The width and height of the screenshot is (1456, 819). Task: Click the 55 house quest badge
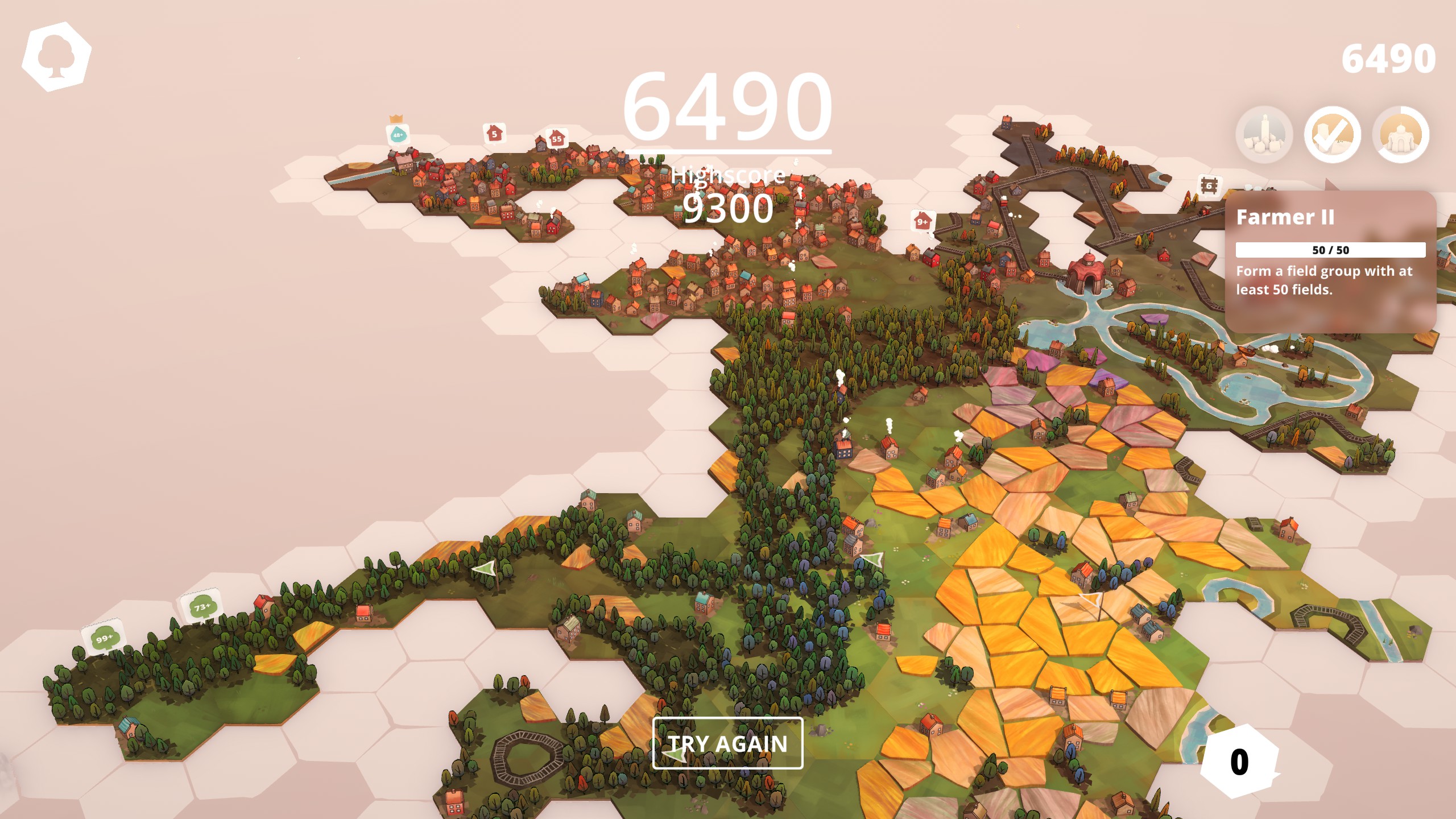pyautogui.click(x=556, y=137)
